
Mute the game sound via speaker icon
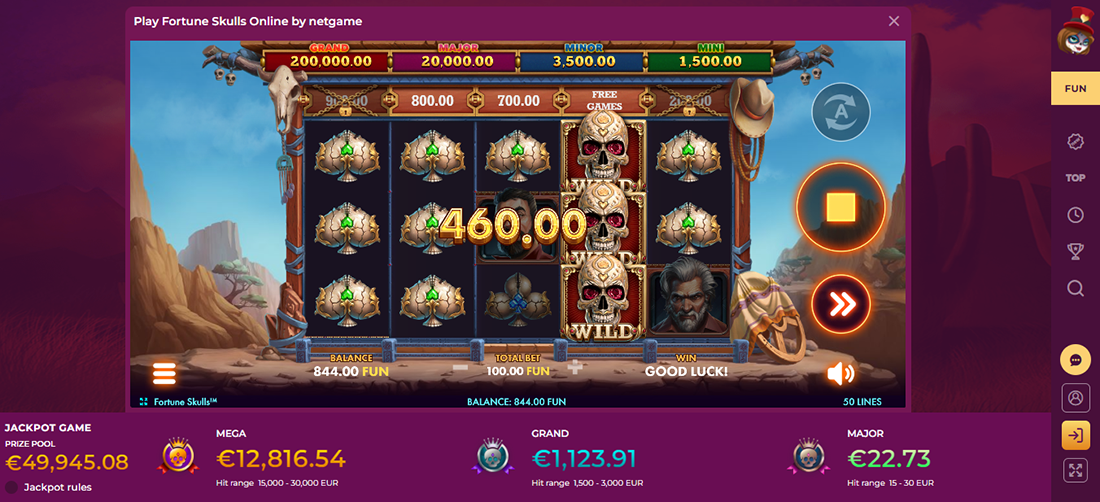tap(840, 373)
